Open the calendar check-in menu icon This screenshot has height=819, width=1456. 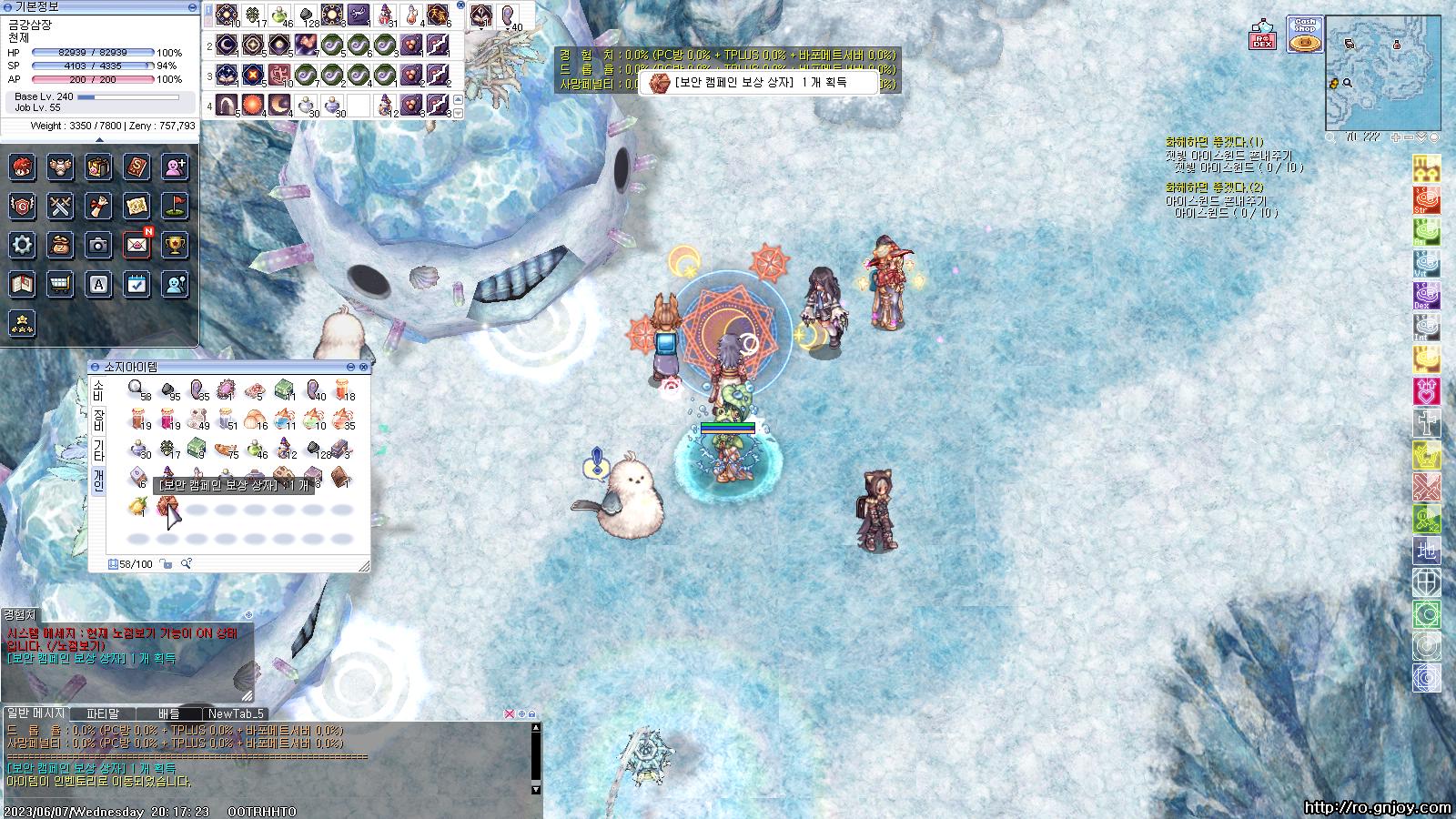coord(136,284)
